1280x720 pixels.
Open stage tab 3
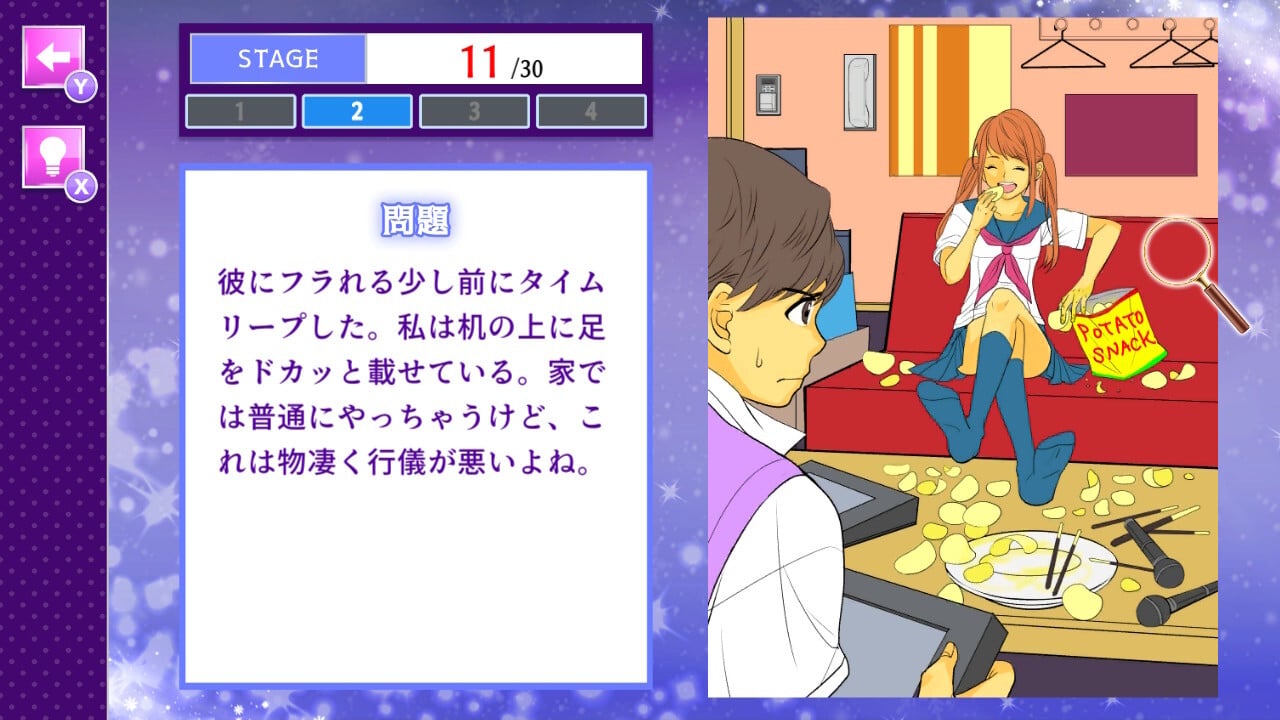474,111
